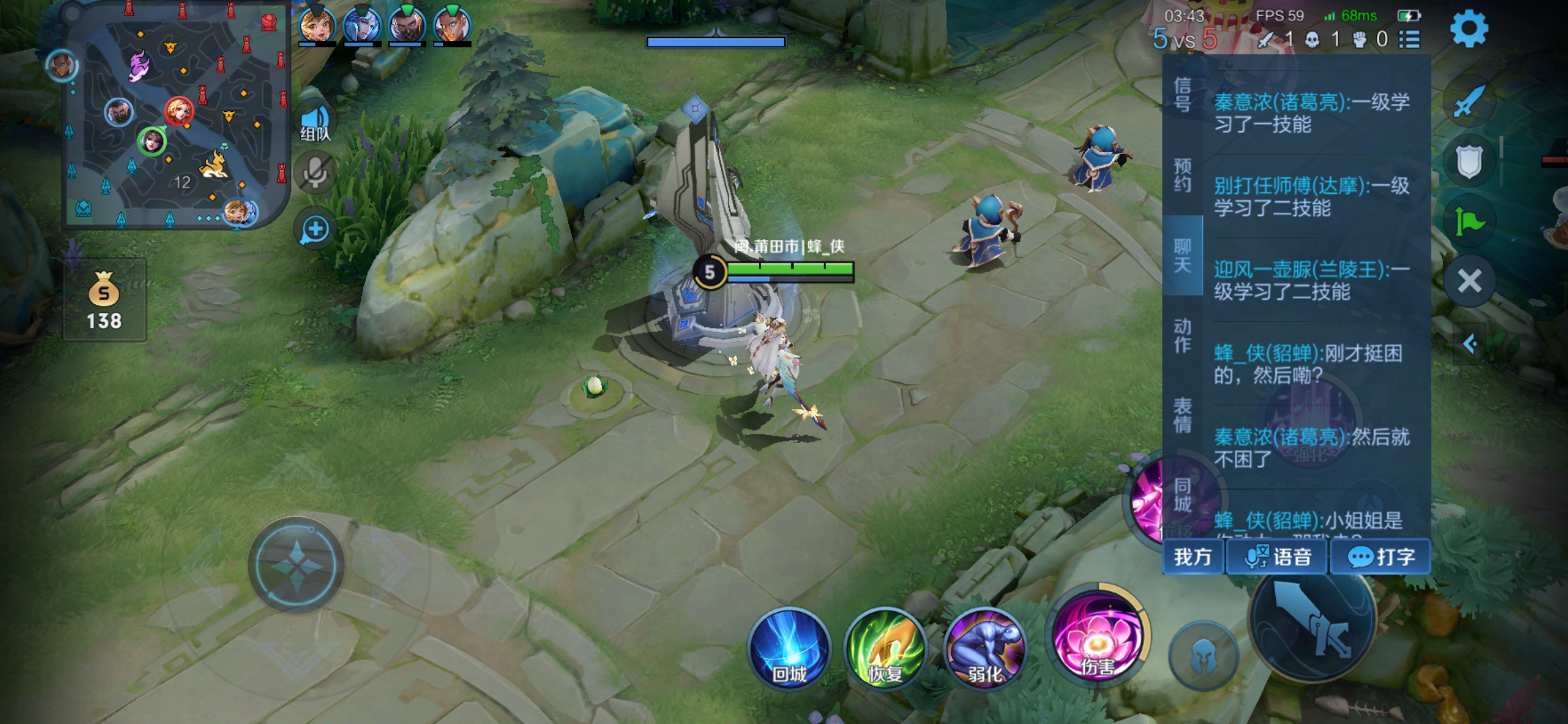This screenshot has width=1568, height=724.
Task: Open the minimap
Action: pyautogui.click(x=176, y=117)
